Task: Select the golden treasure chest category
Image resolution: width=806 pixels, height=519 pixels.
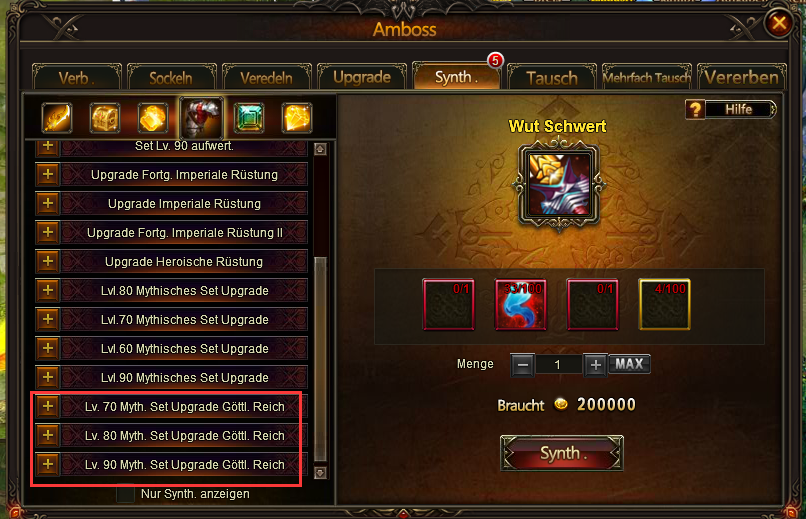Action: (x=105, y=118)
